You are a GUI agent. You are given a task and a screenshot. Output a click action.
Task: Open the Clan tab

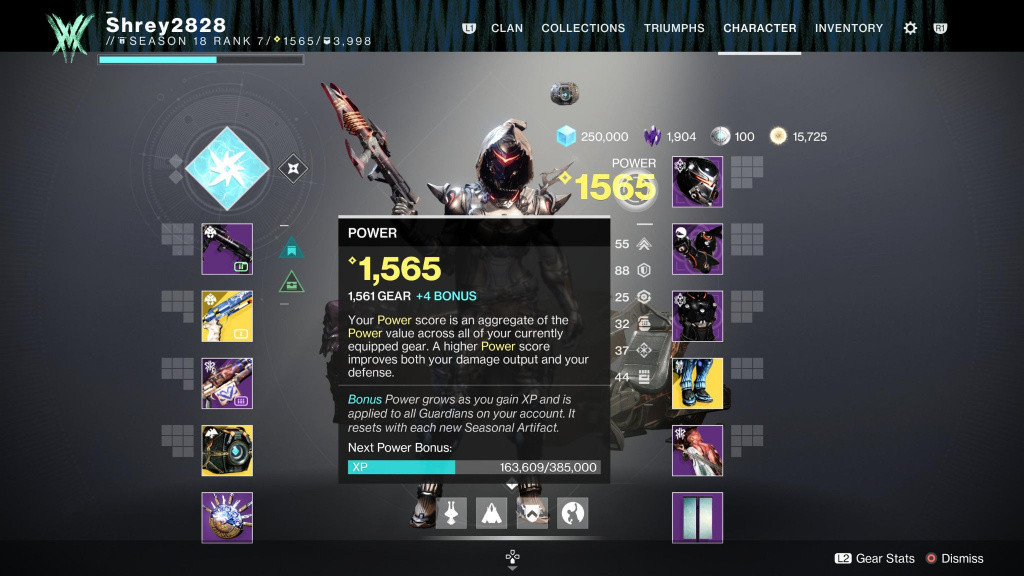[x=507, y=28]
